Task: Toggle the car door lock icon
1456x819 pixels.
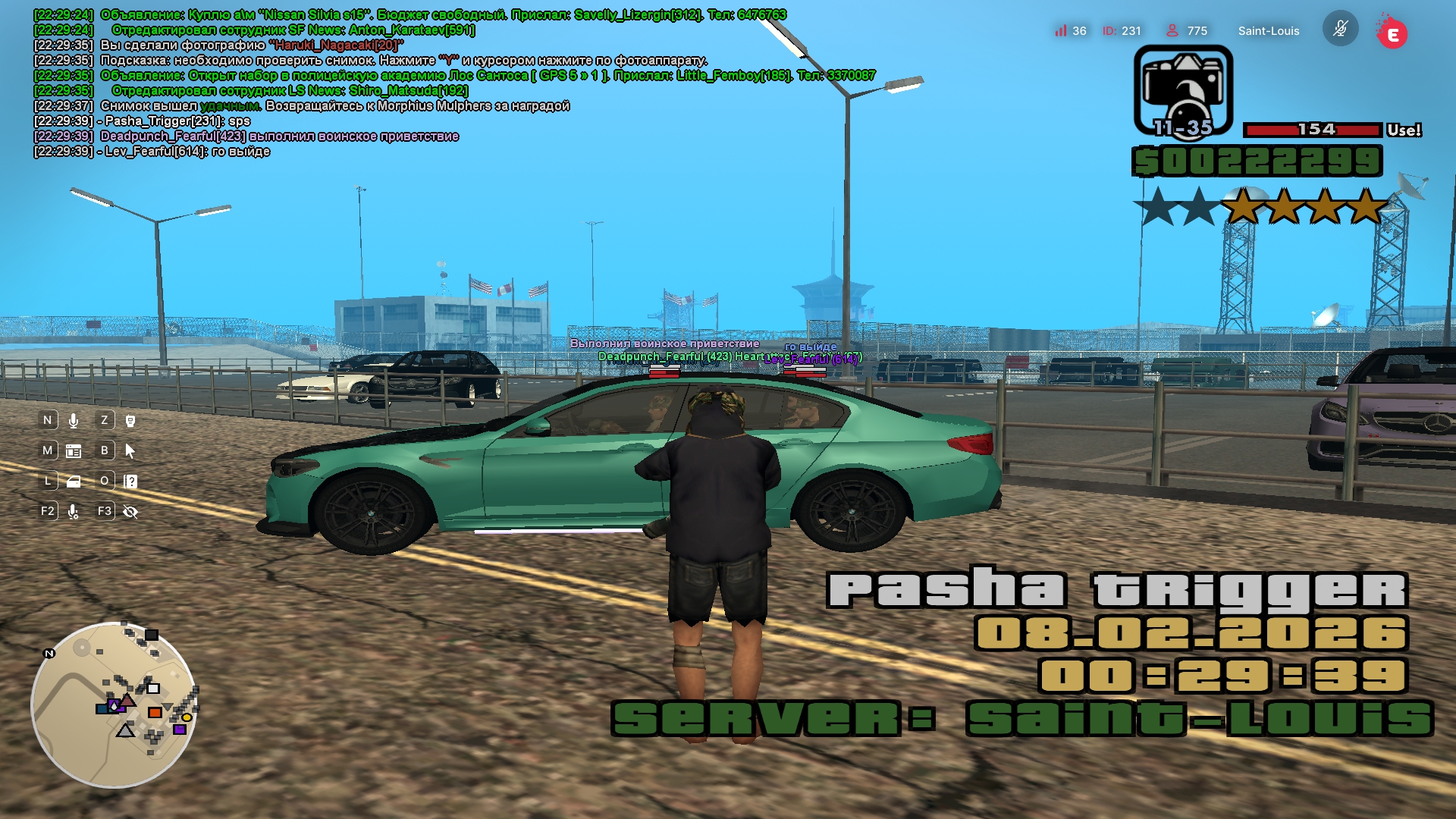Action: (x=74, y=482)
